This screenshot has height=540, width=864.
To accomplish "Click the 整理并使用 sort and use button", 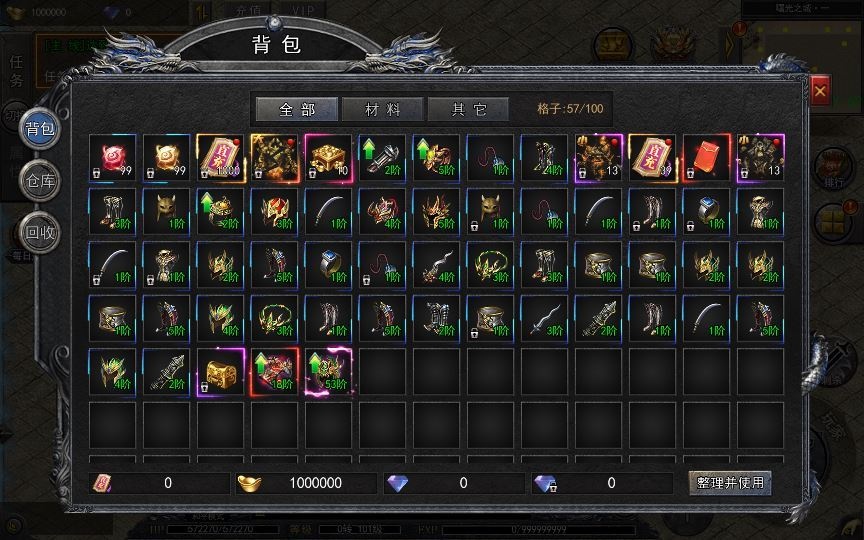I will [730, 483].
